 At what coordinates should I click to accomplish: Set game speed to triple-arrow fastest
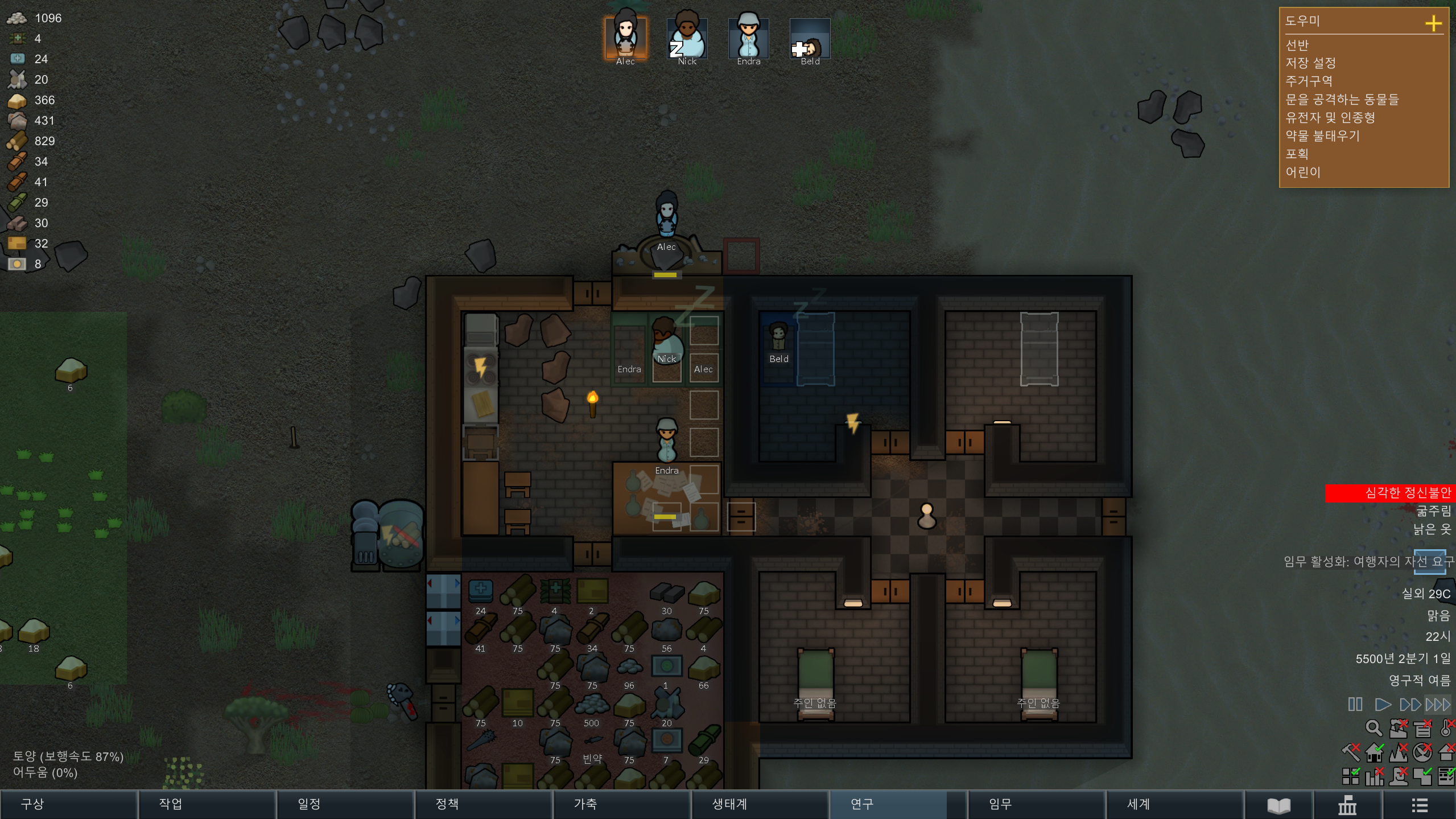(x=1438, y=705)
